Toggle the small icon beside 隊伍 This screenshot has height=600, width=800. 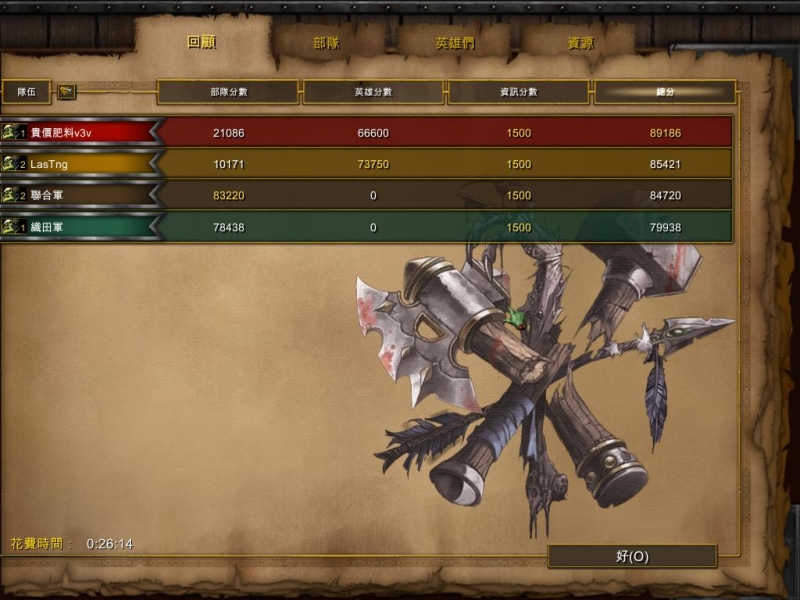(x=67, y=92)
